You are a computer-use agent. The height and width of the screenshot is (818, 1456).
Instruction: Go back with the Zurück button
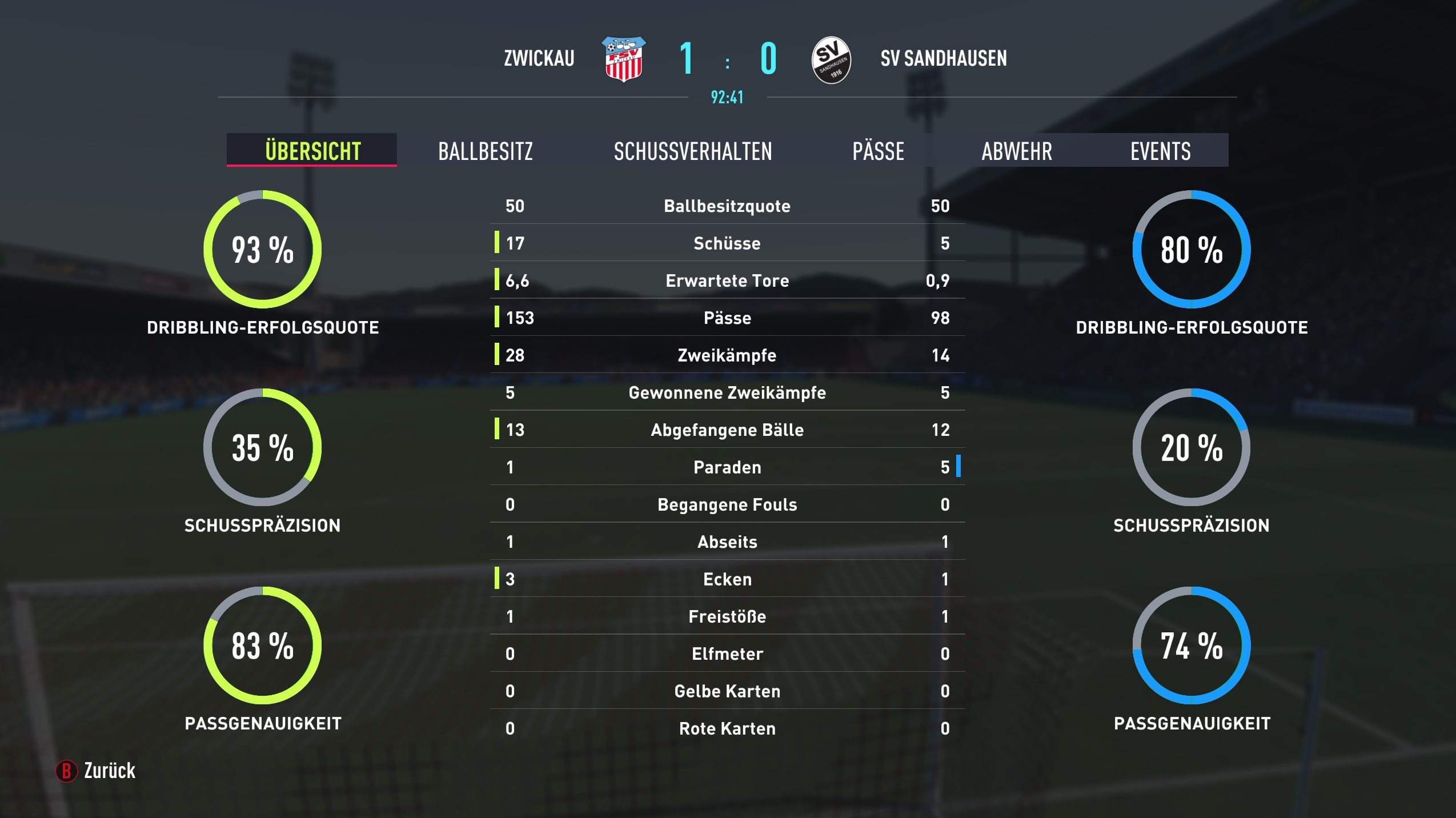coord(96,771)
